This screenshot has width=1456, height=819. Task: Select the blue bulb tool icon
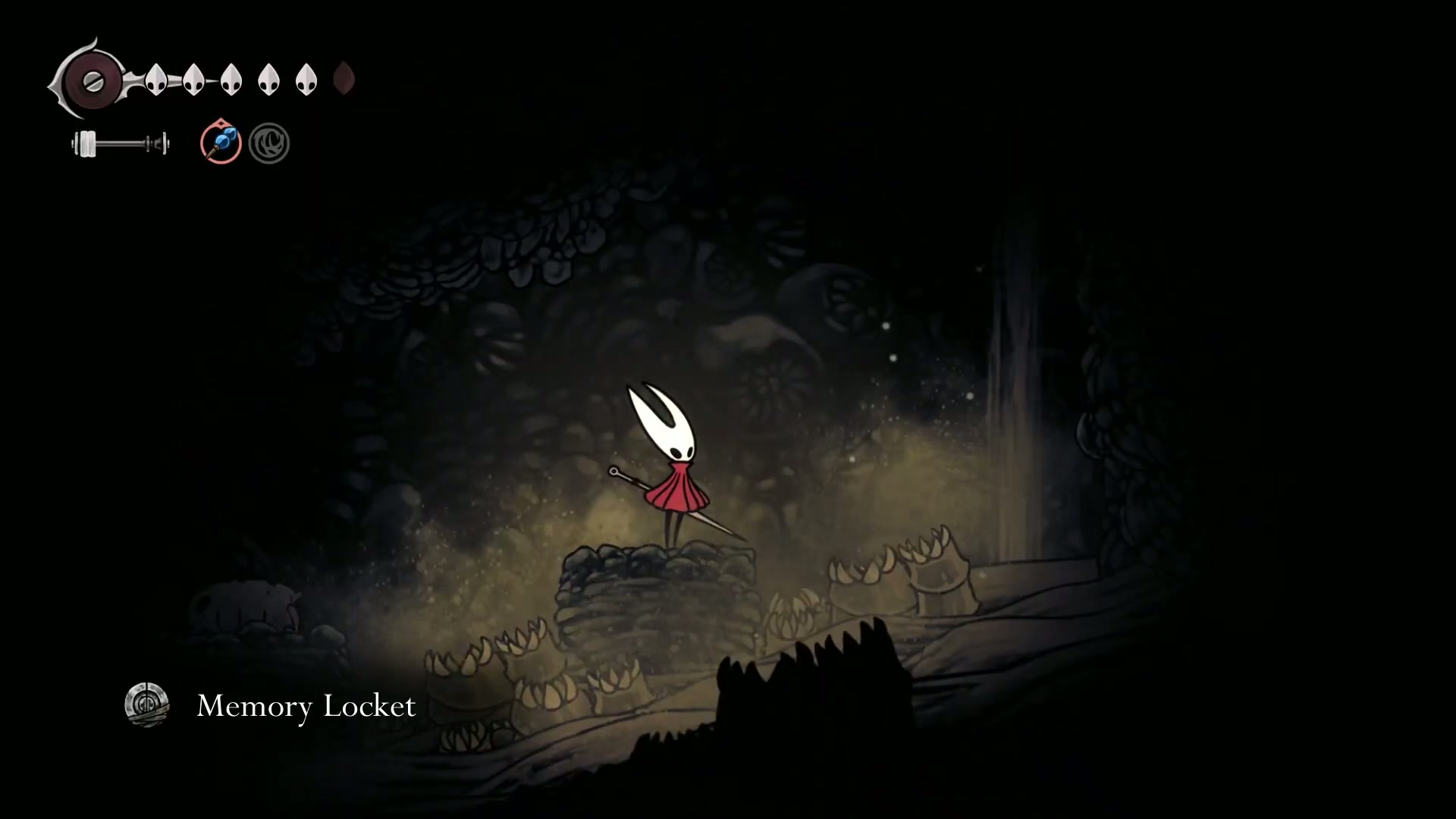tap(221, 143)
